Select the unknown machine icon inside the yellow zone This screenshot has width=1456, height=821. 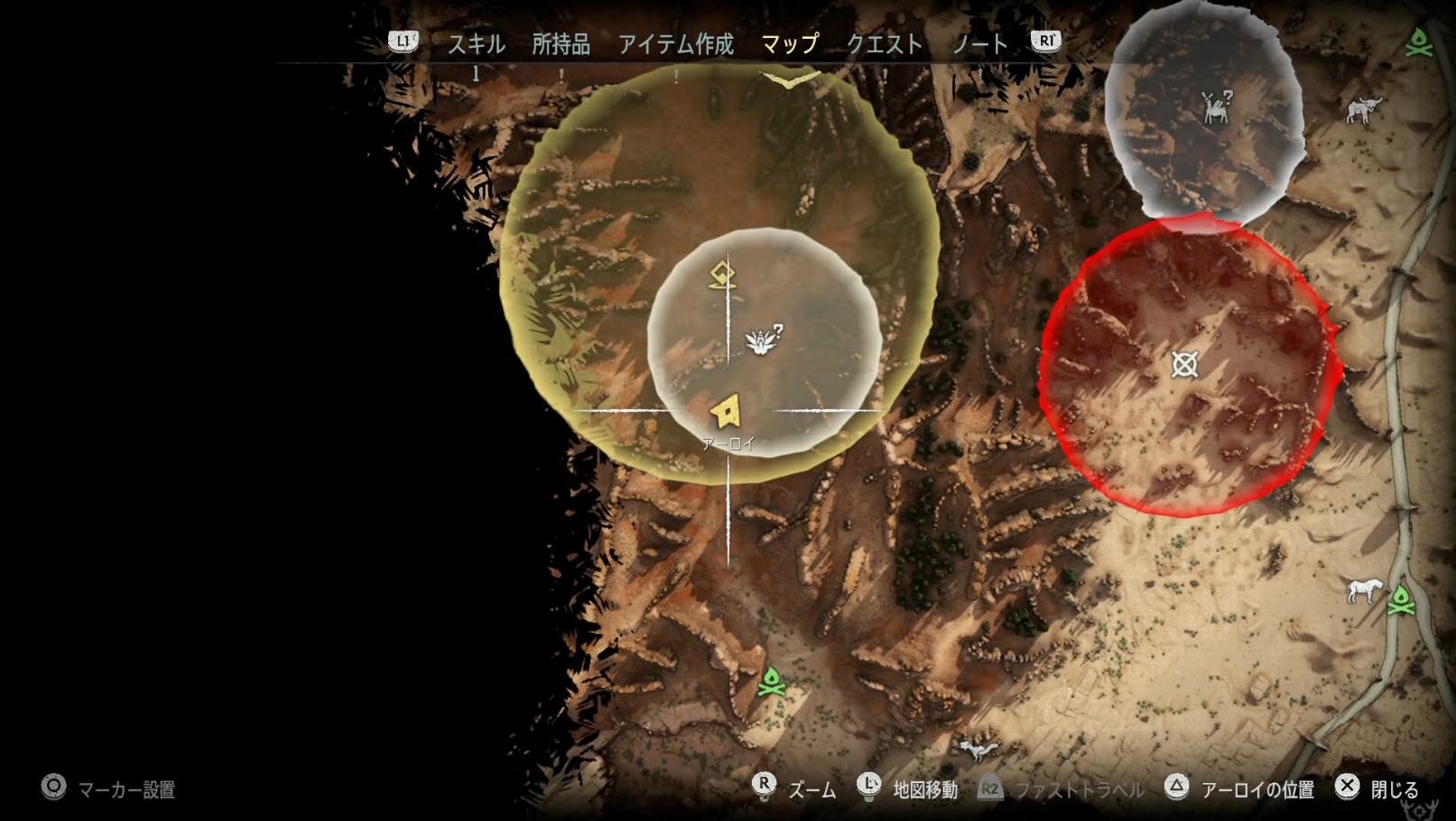coord(763,340)
